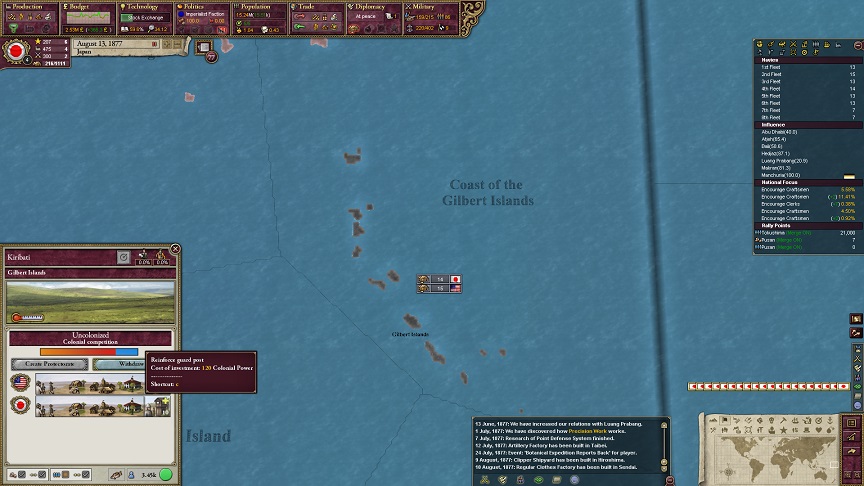Select Manchuria in the Influence list

(776, 175)
